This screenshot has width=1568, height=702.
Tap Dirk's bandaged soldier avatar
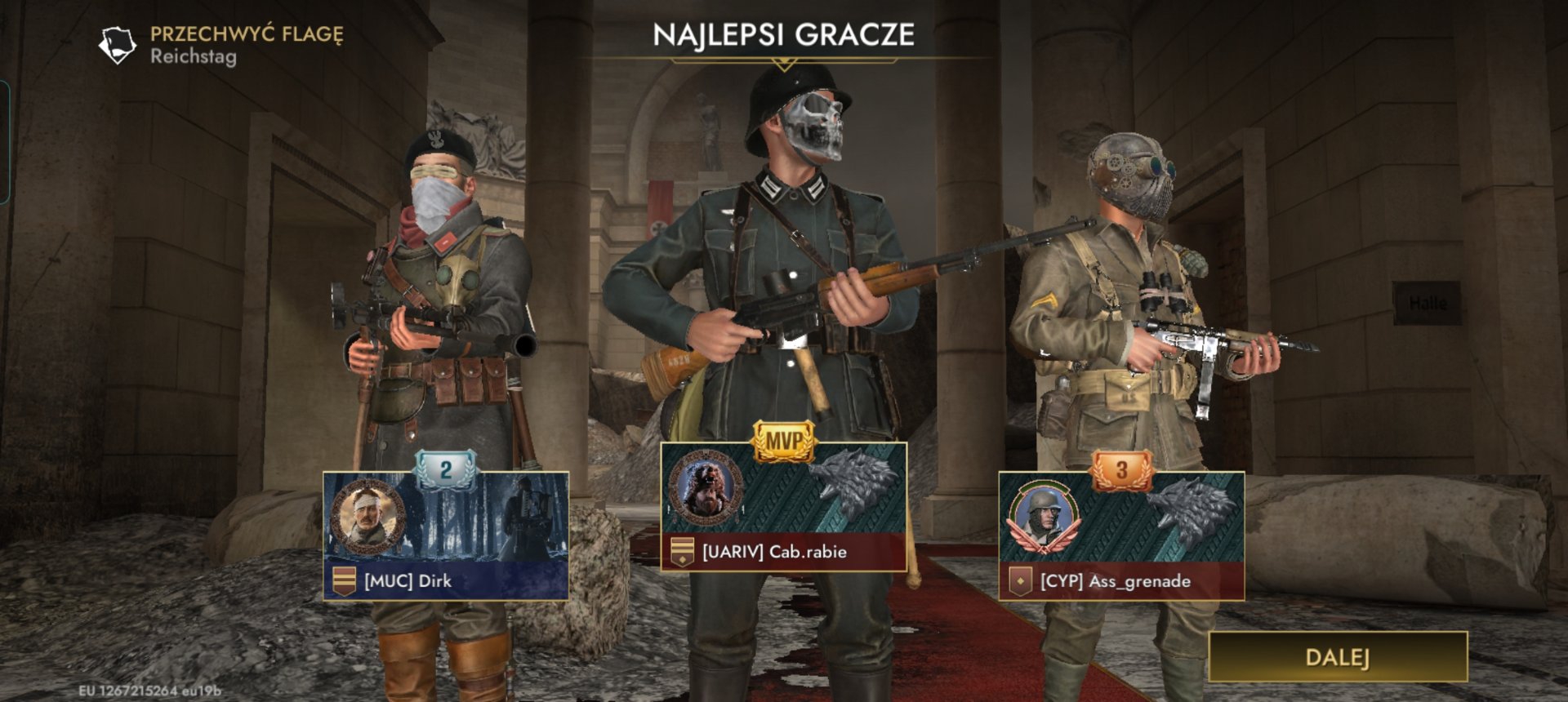coord(367,516)
